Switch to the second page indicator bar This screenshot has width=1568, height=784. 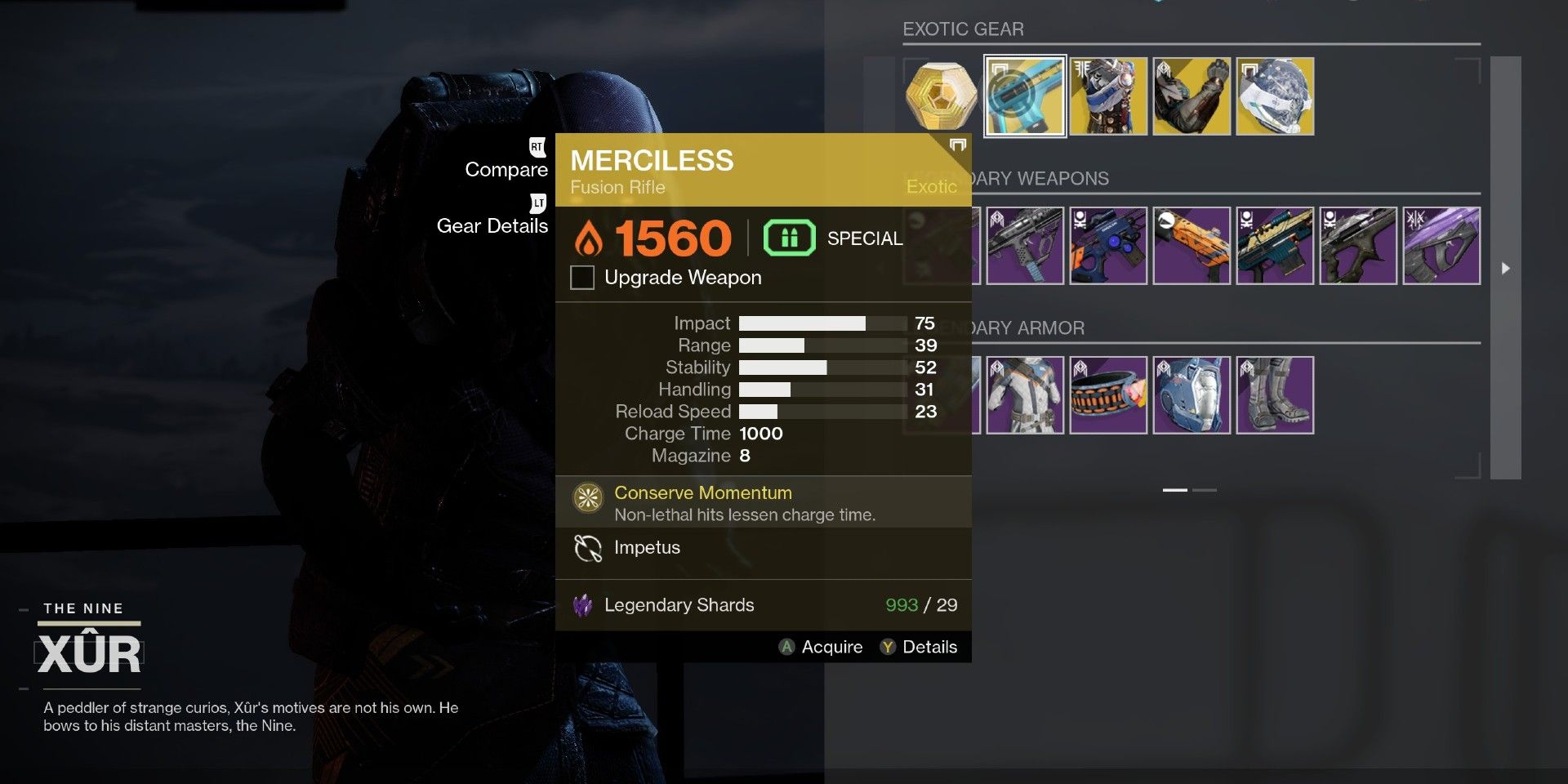pyautogui.click(x=1206, y=490)
